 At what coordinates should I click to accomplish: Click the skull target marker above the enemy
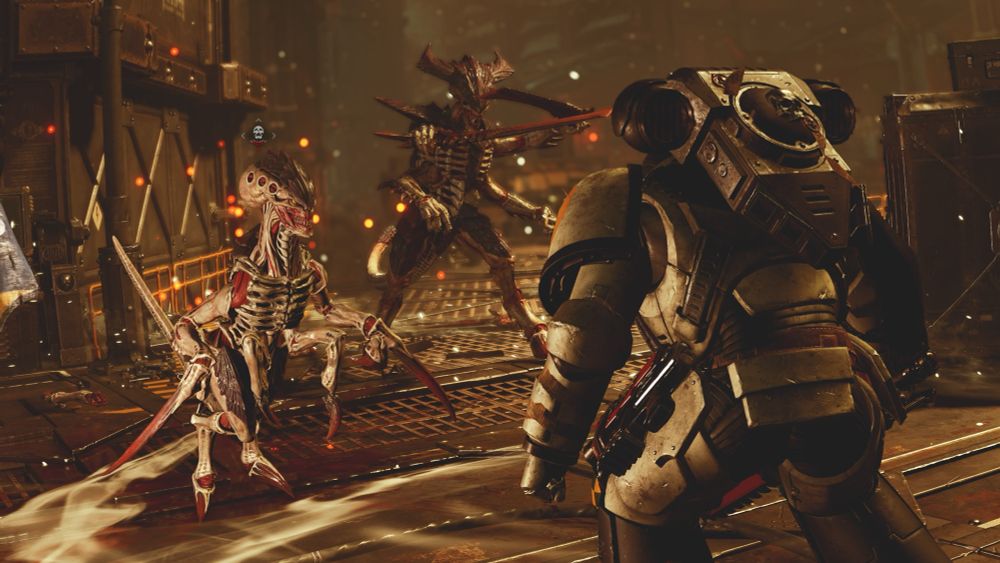coord(258,133)
